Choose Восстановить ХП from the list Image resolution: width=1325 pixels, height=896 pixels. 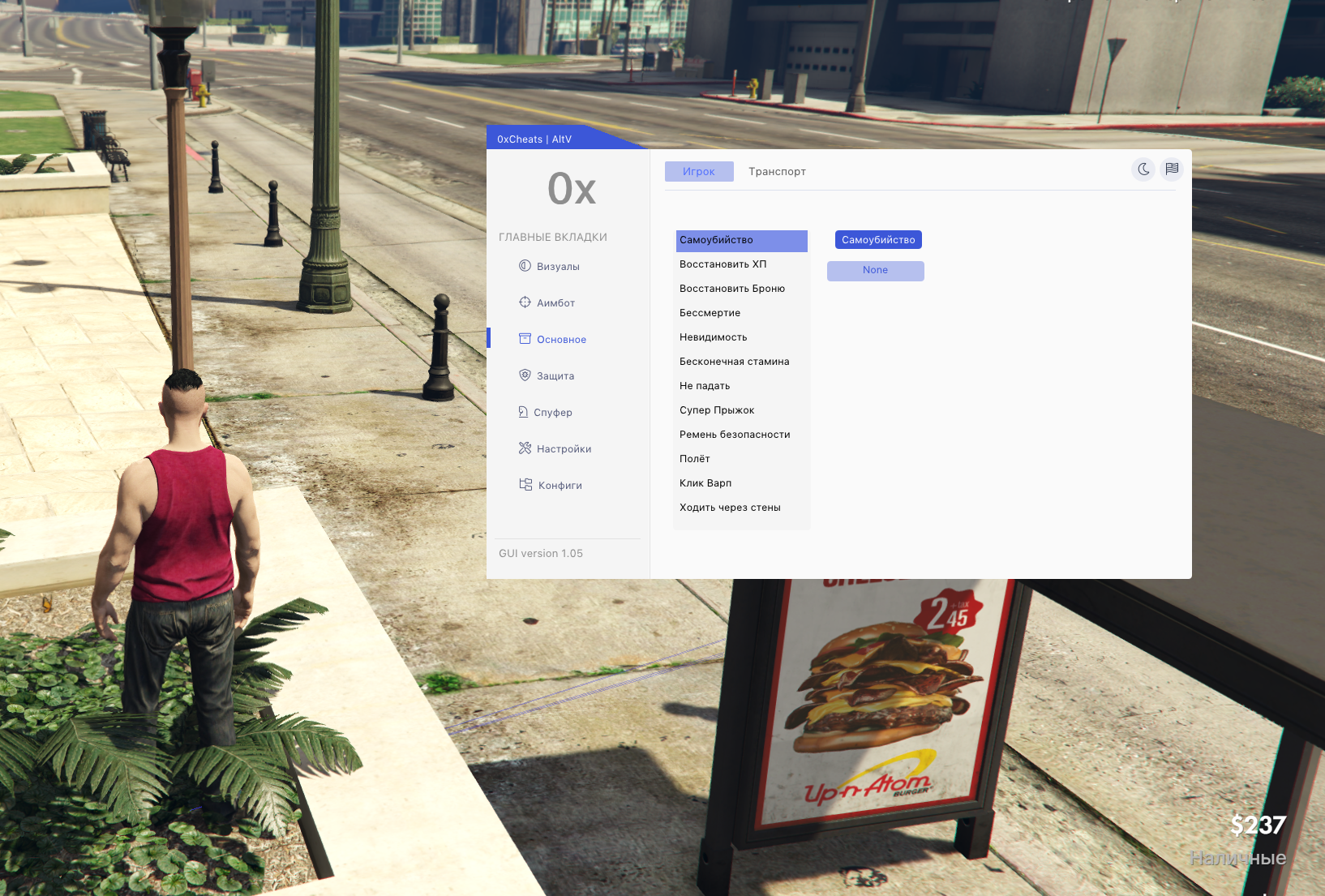[723, 264]
